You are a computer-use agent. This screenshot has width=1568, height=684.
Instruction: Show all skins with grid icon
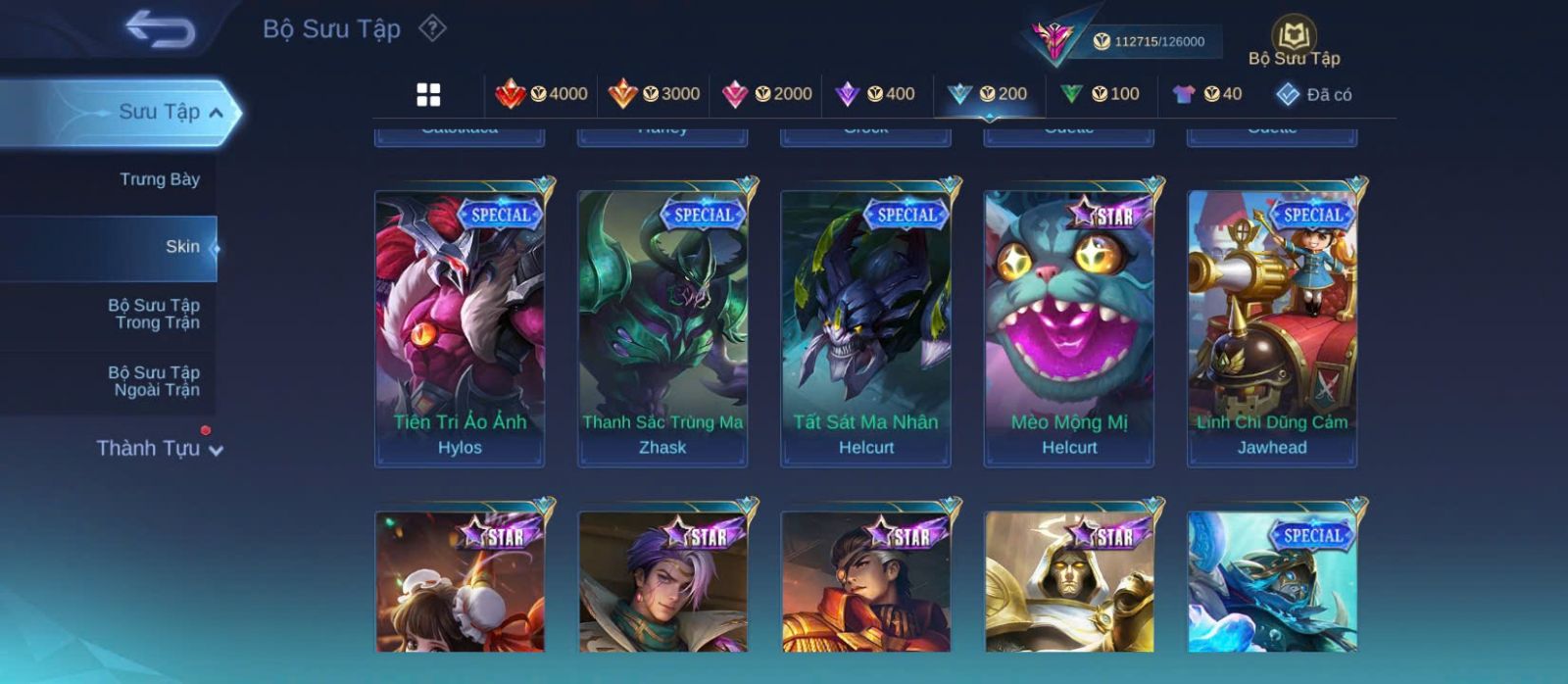428,94
